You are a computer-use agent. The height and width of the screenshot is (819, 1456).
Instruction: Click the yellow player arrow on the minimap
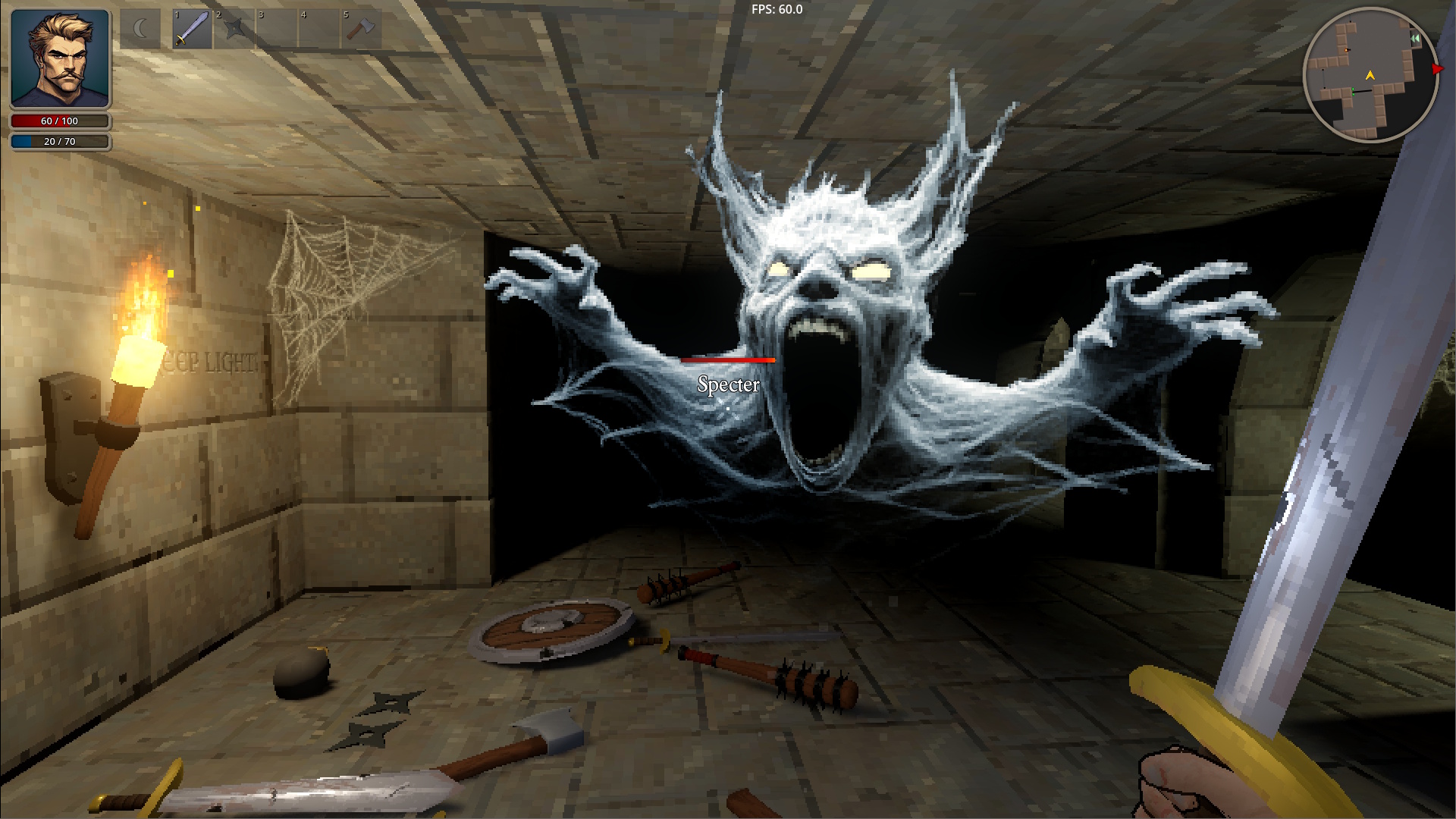tap(1370, 76)
